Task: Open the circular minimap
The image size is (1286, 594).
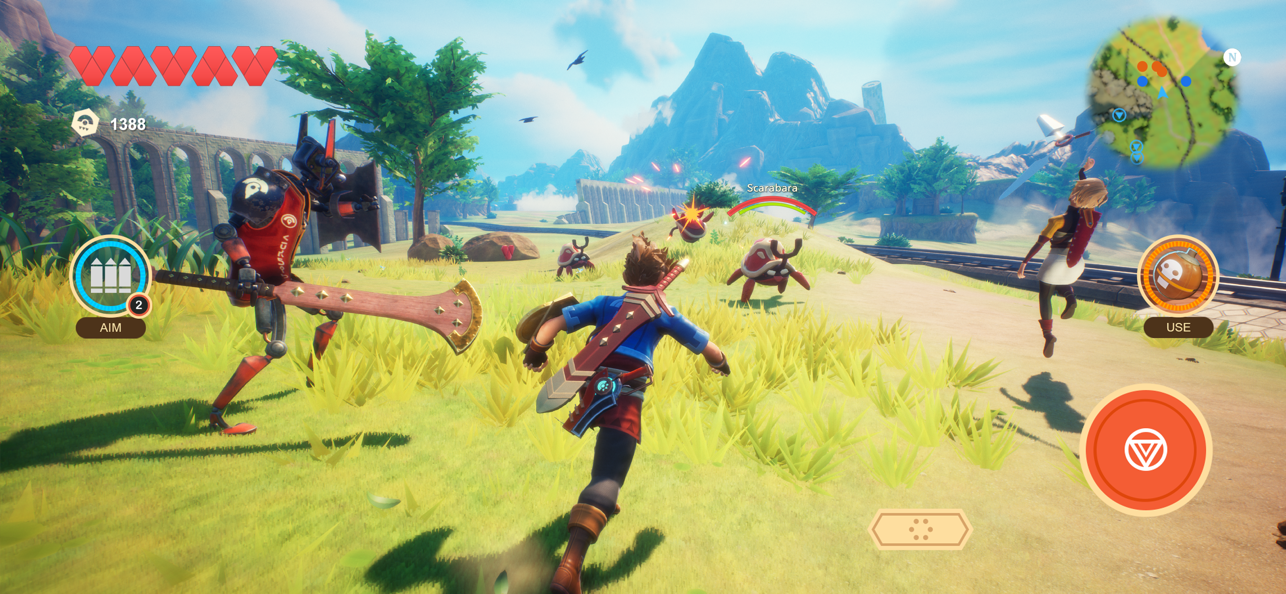Action: [x=1163, y=91]
